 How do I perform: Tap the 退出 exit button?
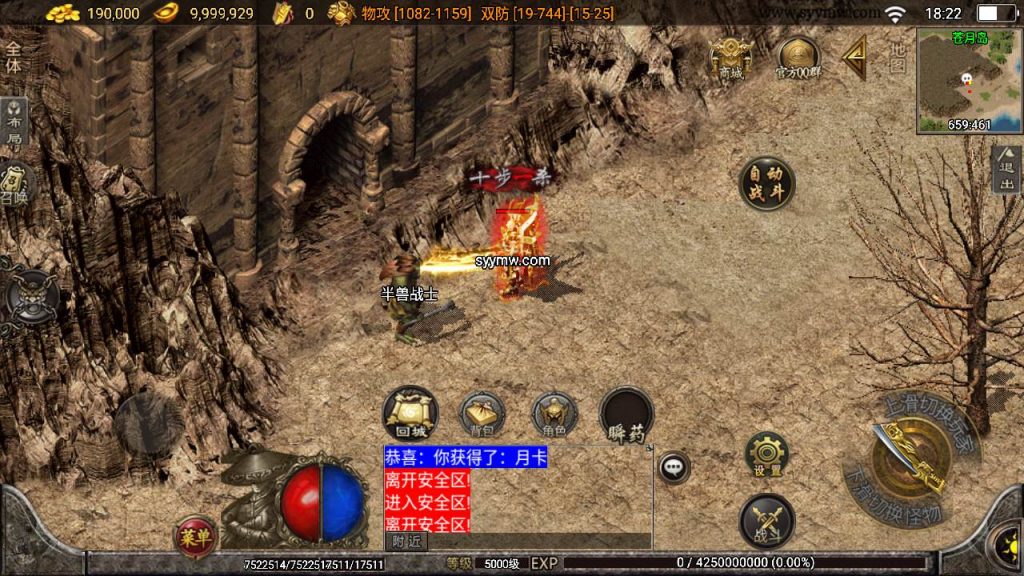[x=1006, y=170]
